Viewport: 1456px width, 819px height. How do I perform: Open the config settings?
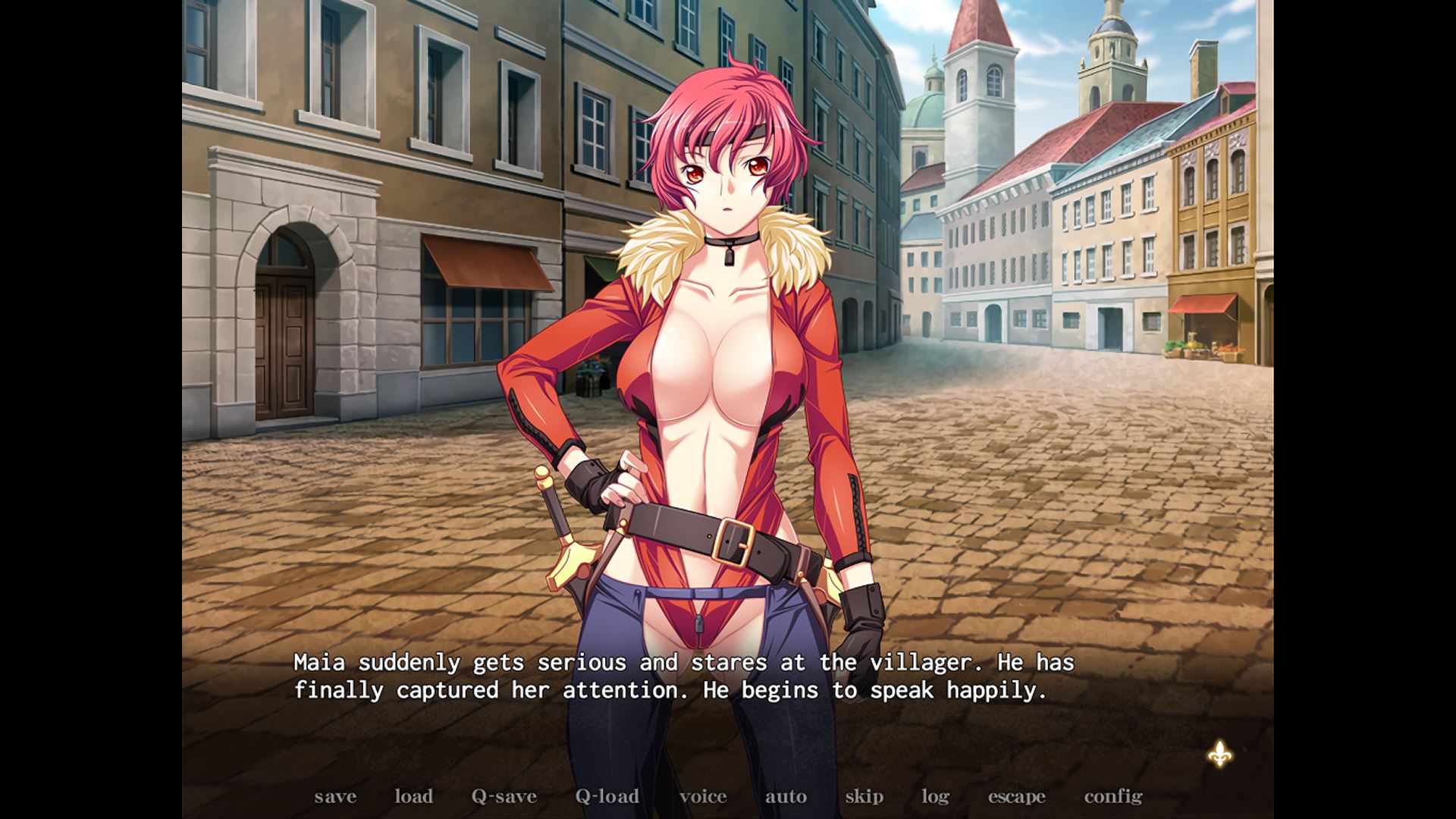pyautogui.click(x=1112, y=796)
